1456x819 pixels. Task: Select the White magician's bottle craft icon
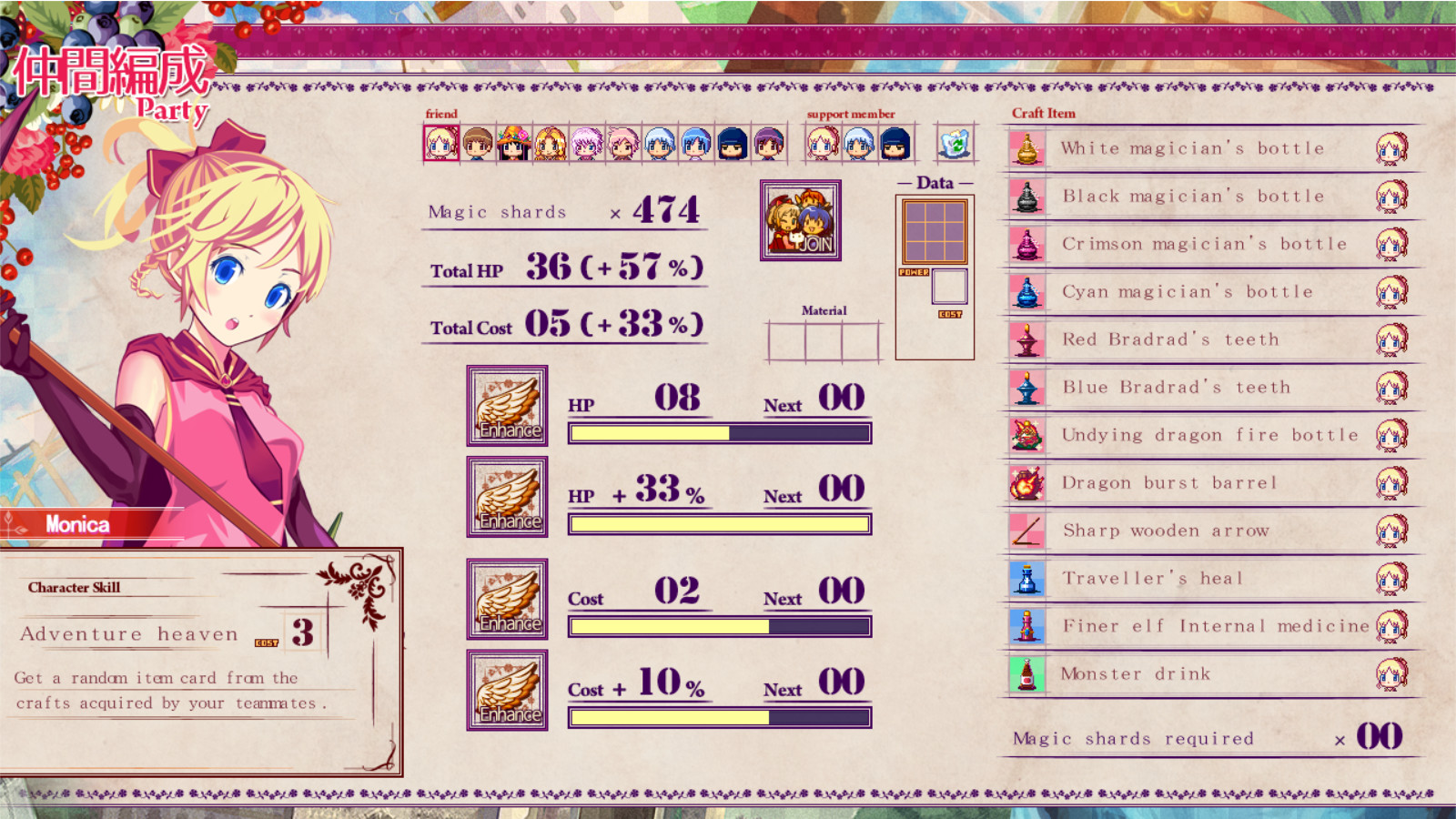(1028, 147)
